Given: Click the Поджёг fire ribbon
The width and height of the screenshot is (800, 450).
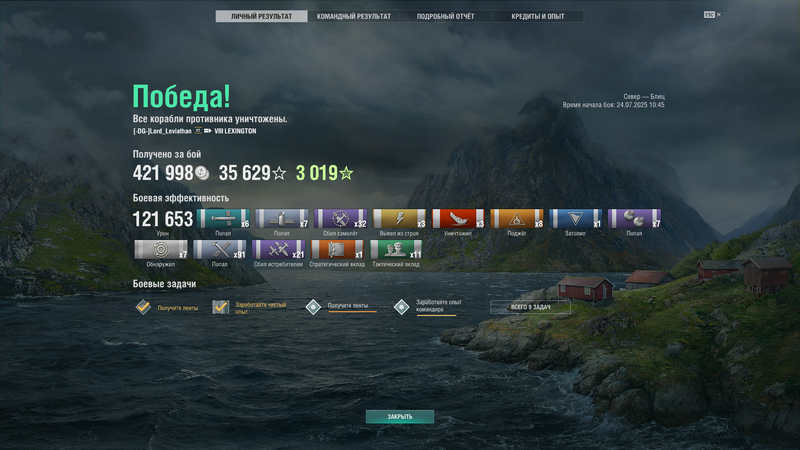Looking at the screenshot, I should point(516,219).
